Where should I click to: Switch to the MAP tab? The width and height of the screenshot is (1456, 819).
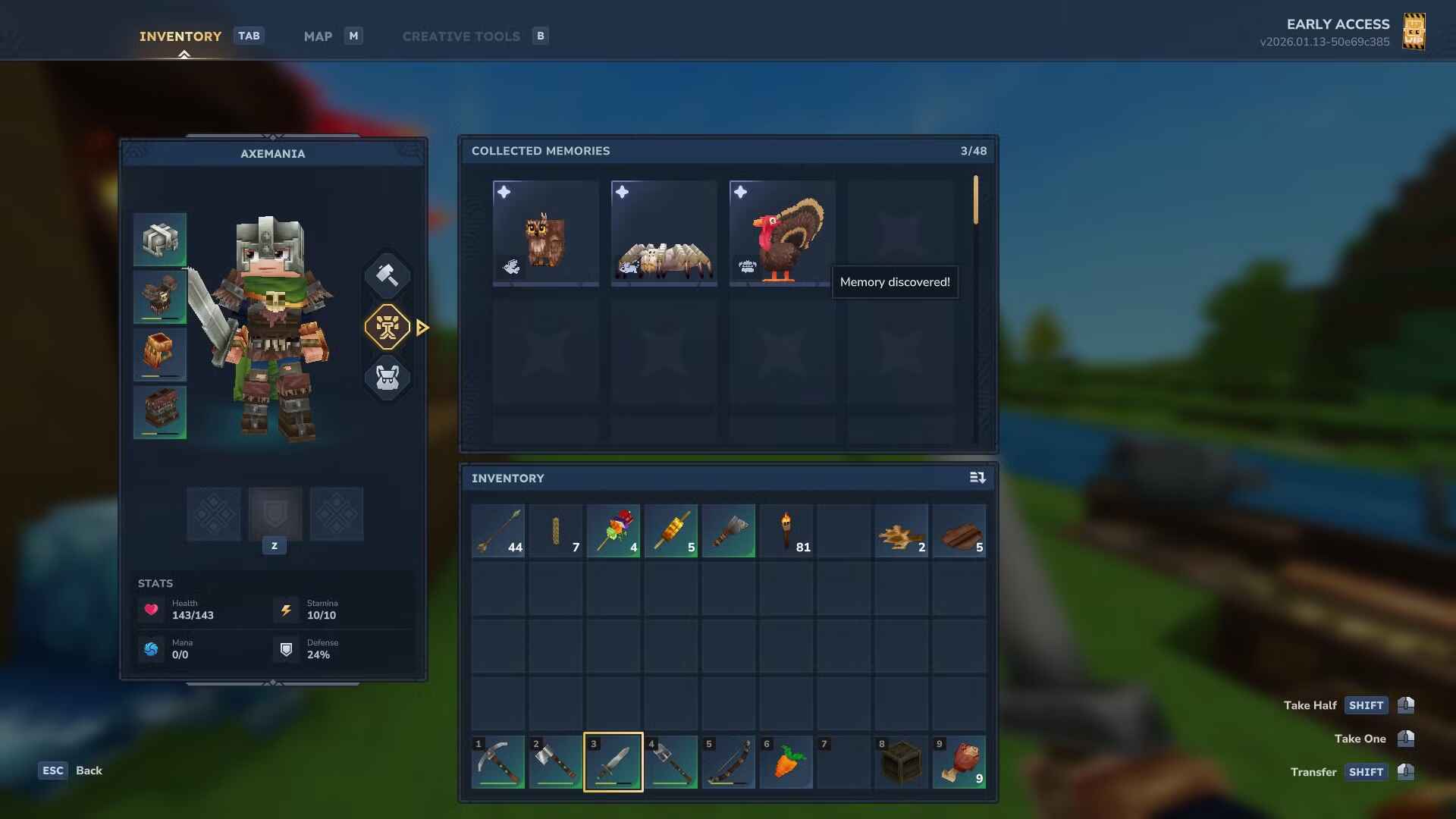point(318,36)
